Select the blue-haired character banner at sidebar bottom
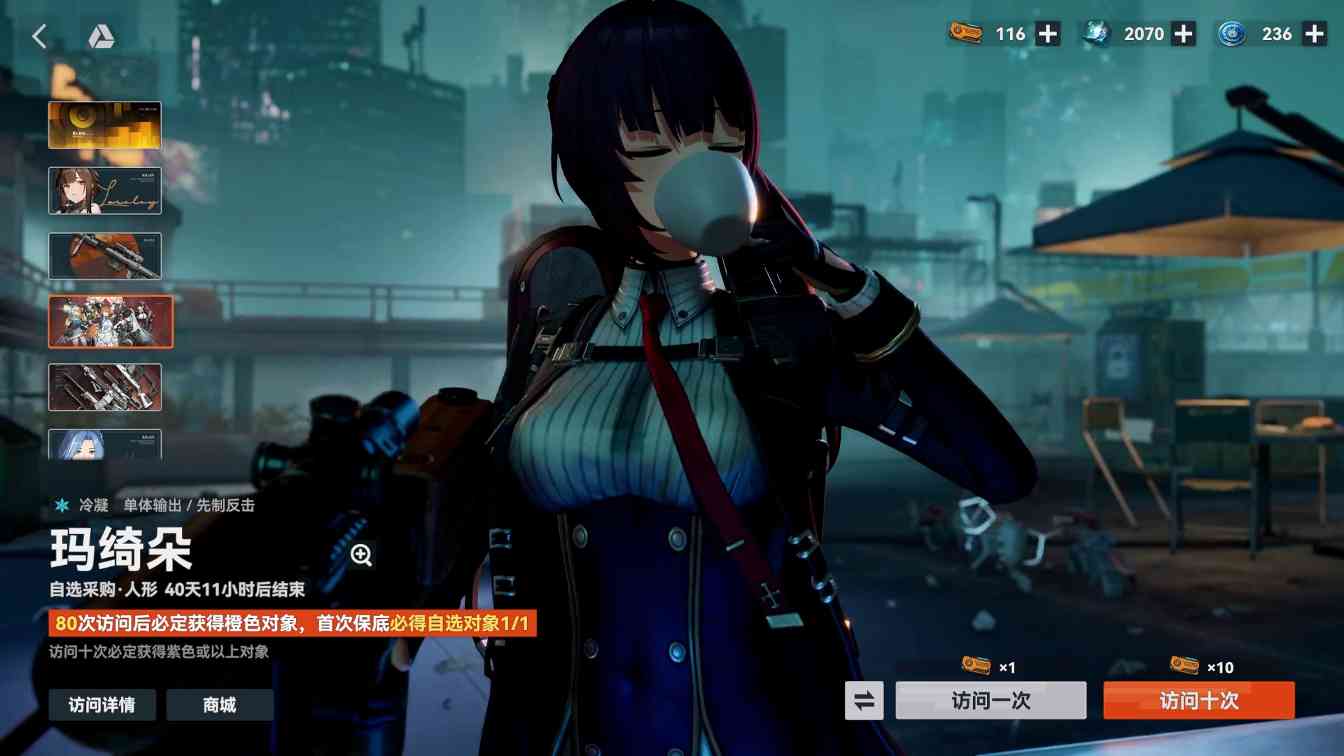 [x=107, y=446]
